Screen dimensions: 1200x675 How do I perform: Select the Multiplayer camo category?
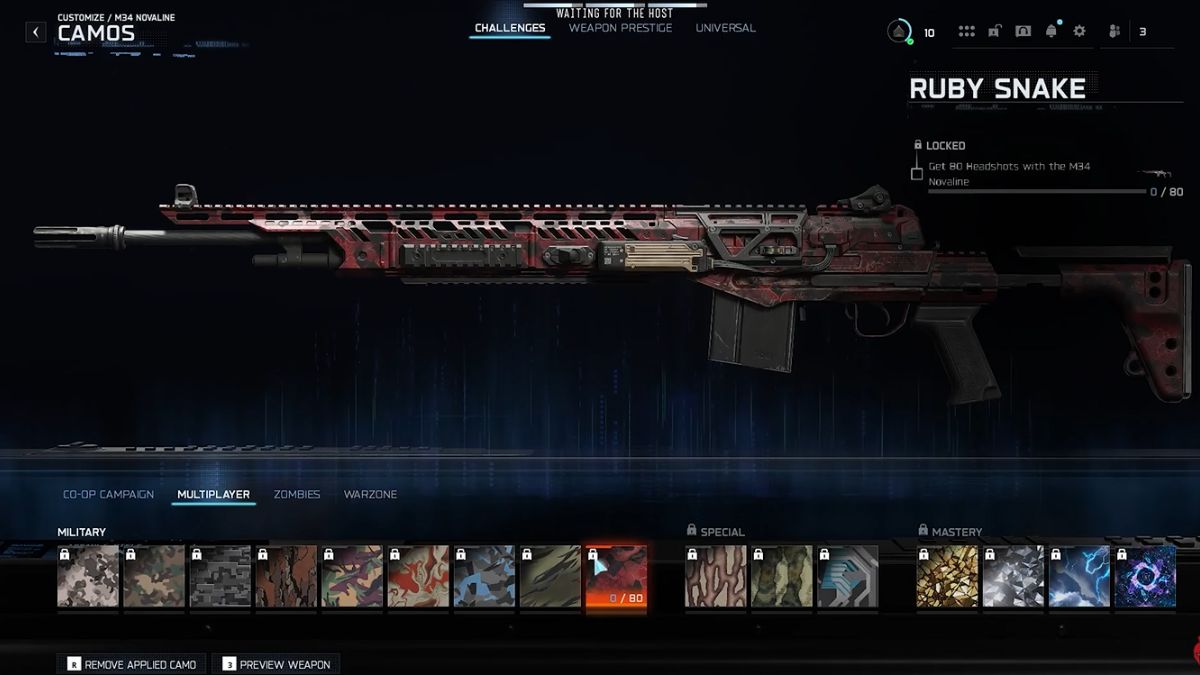point(213,494)
